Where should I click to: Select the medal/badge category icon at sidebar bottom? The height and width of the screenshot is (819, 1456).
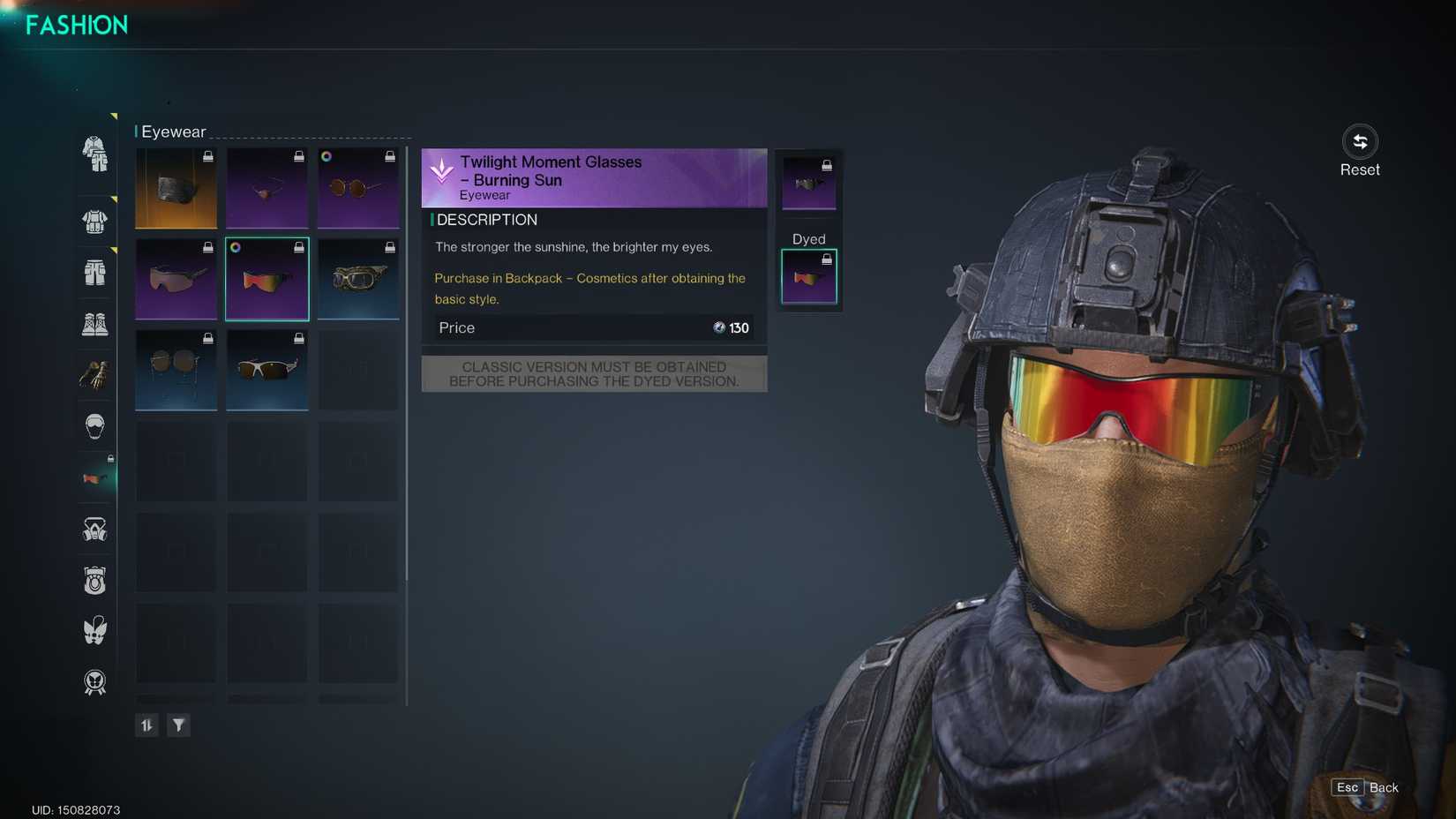[x=94, y=681]
